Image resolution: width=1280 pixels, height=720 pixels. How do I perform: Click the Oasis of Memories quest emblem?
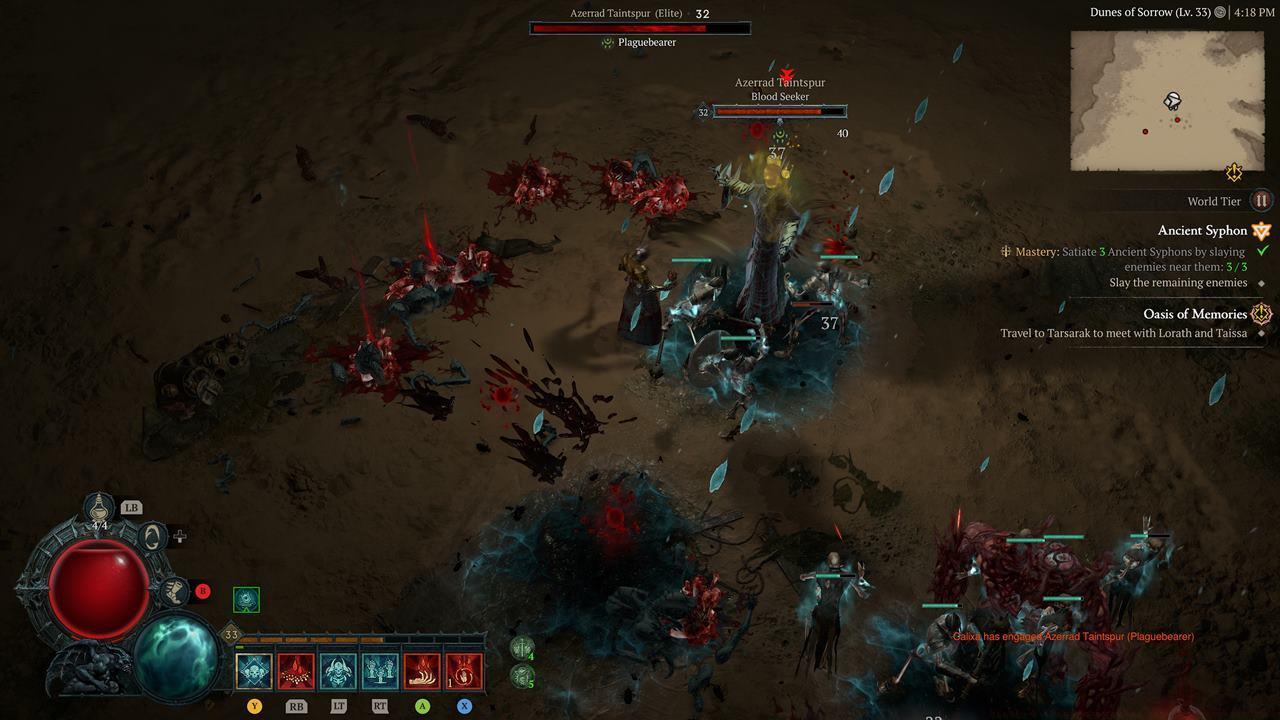coord(1261,313)
